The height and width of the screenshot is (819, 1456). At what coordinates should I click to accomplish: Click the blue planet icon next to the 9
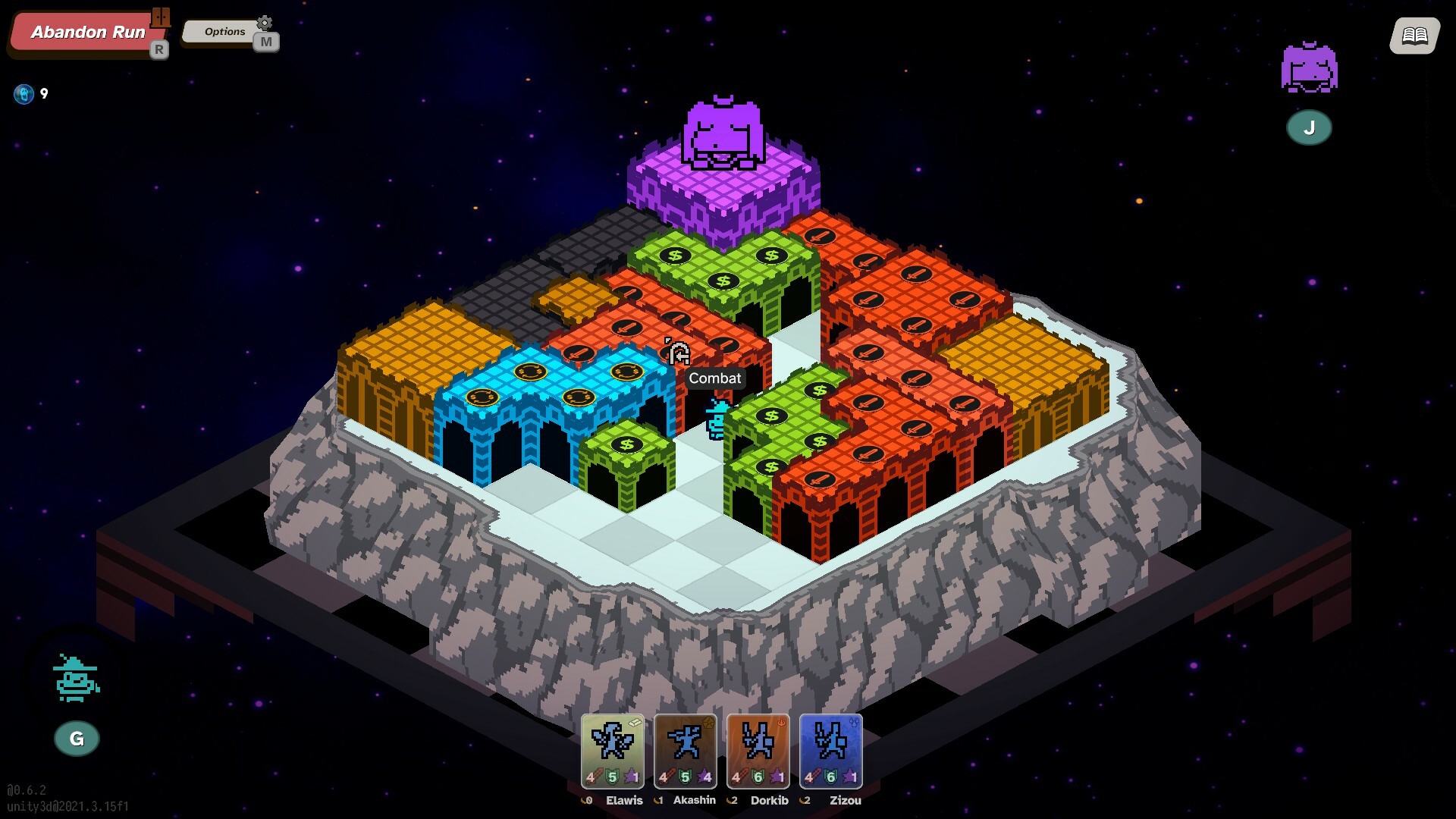(x=25, y=93)
